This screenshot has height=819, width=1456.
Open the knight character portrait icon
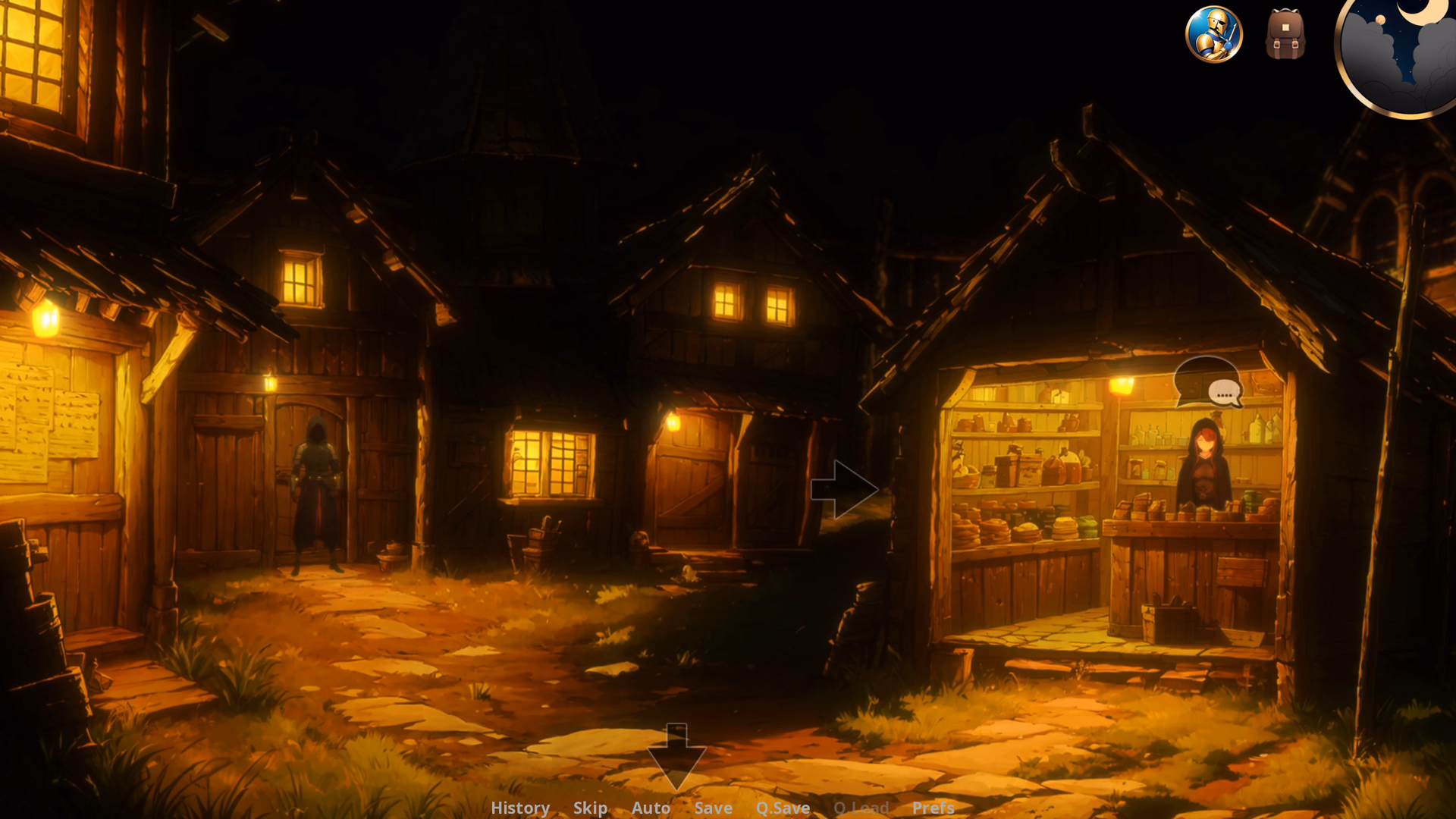[1214, 36]
